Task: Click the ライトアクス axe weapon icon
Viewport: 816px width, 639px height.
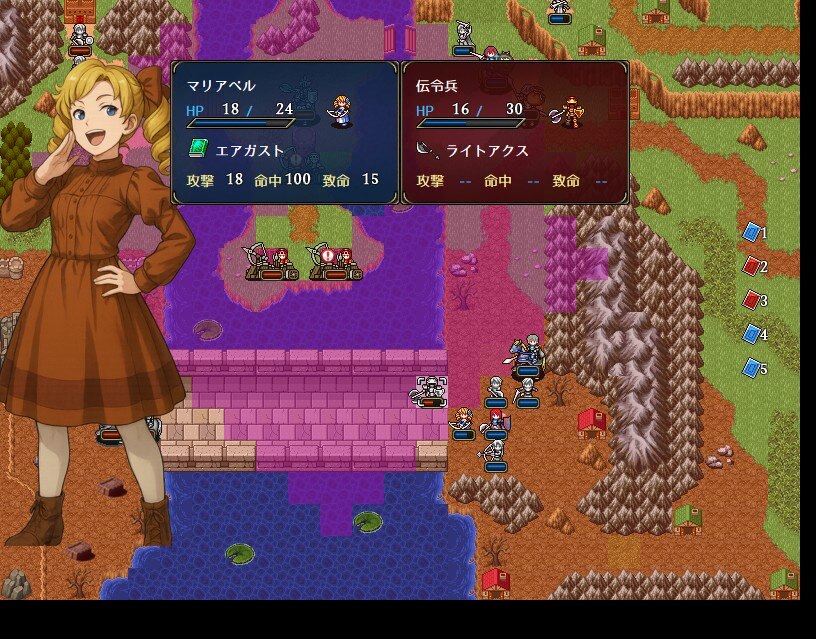Action: (427, 150)
